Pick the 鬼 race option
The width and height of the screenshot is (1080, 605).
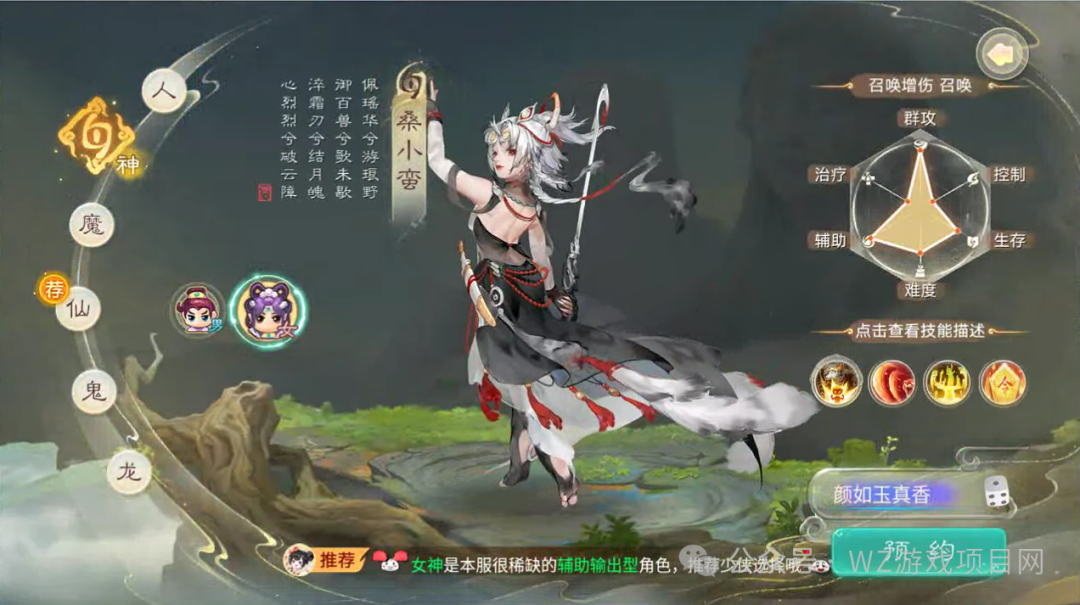pos(94,391)
